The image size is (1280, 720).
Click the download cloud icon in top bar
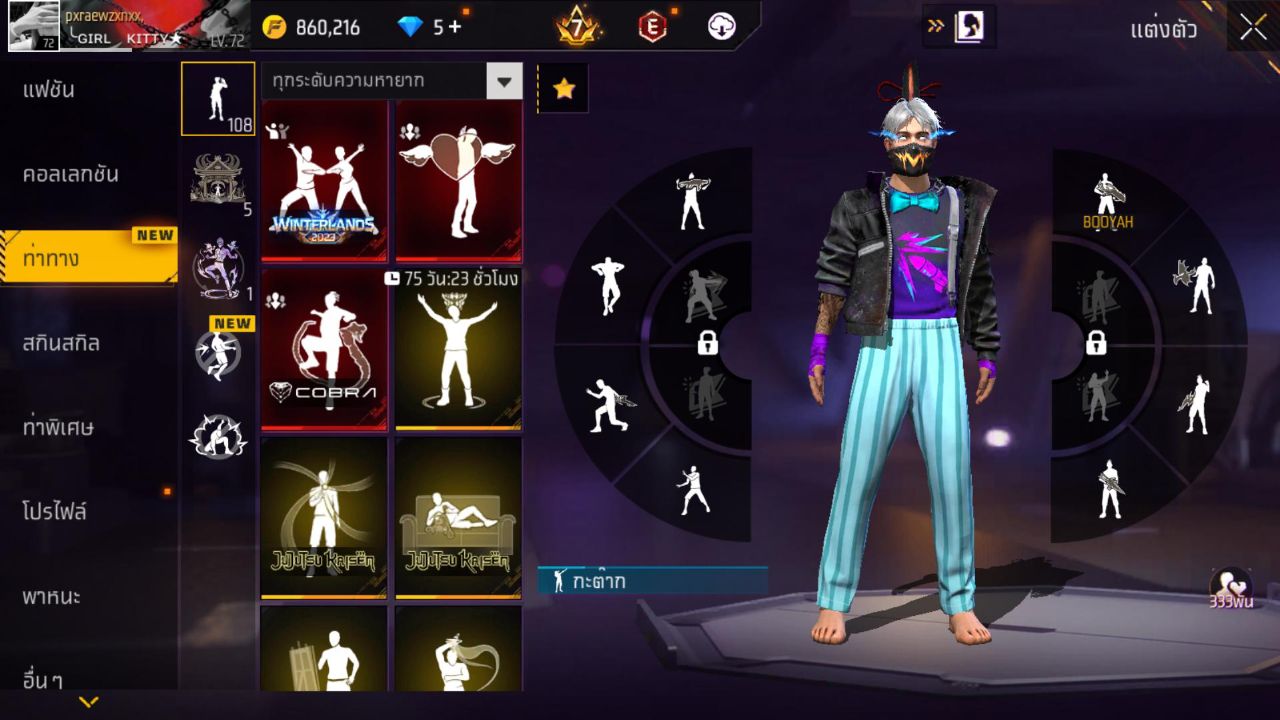722,27
